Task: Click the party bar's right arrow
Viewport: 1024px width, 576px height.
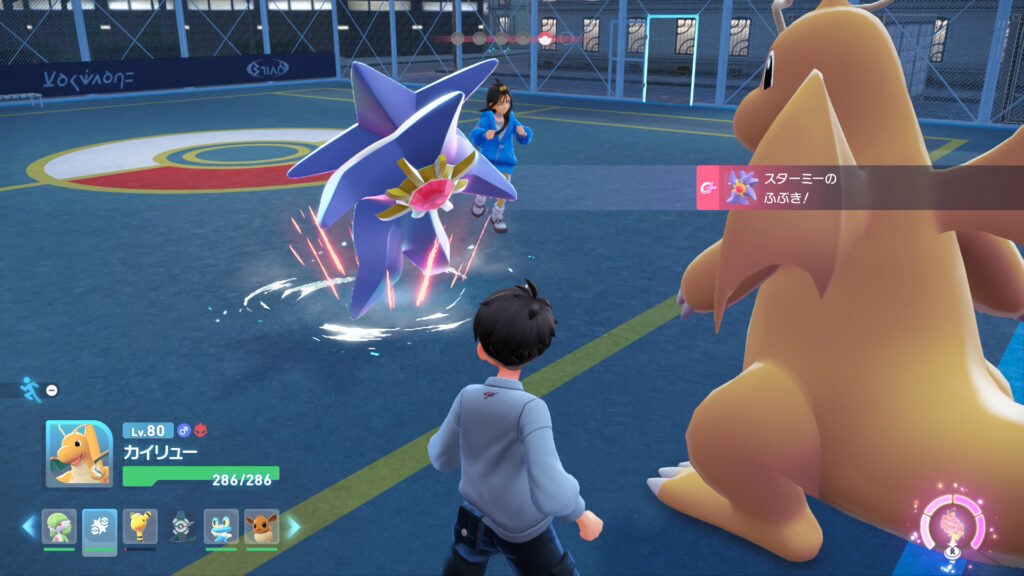Action: pos(293,525)
